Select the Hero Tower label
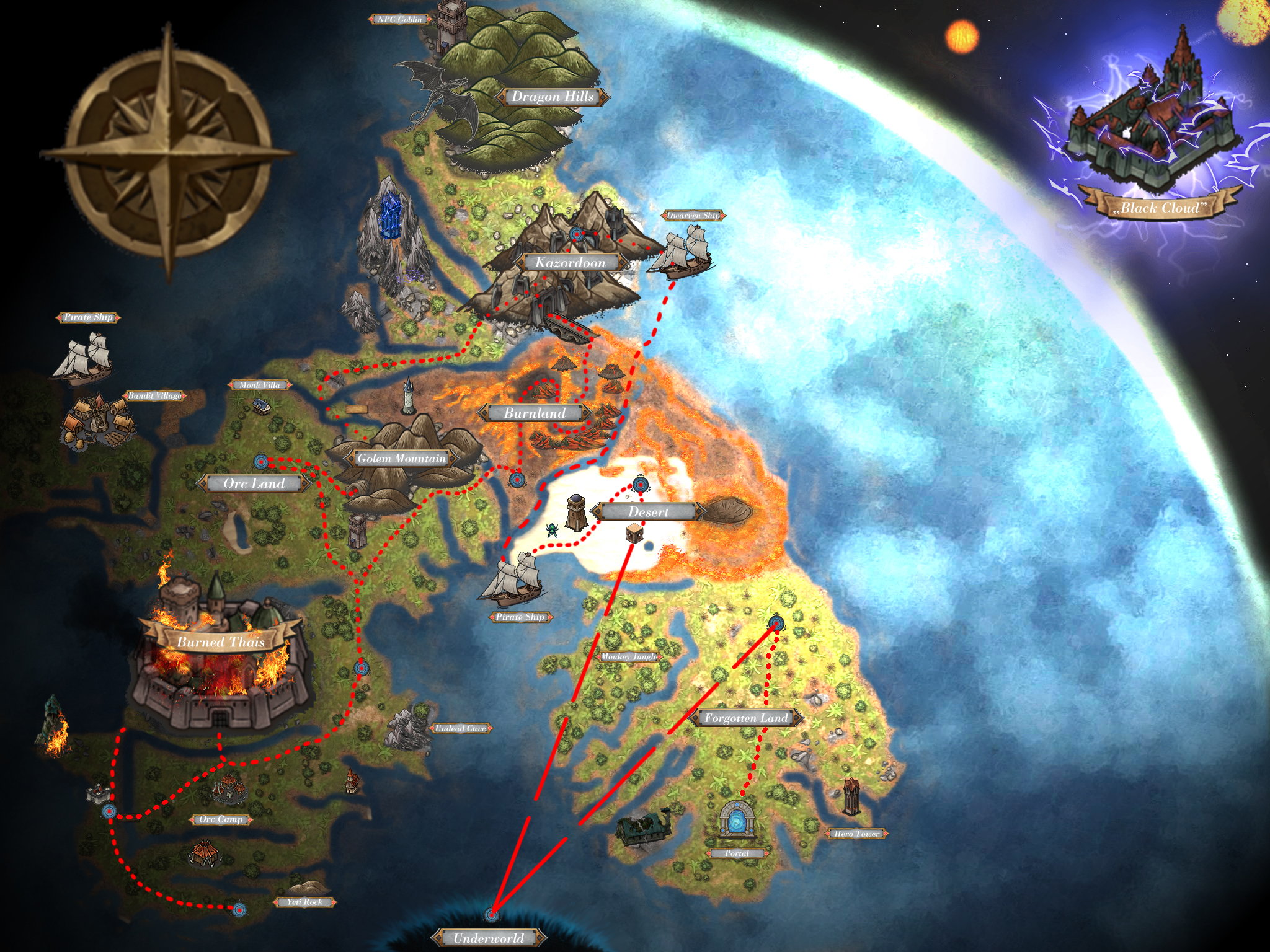1270x952 pixels. (856, 834)
